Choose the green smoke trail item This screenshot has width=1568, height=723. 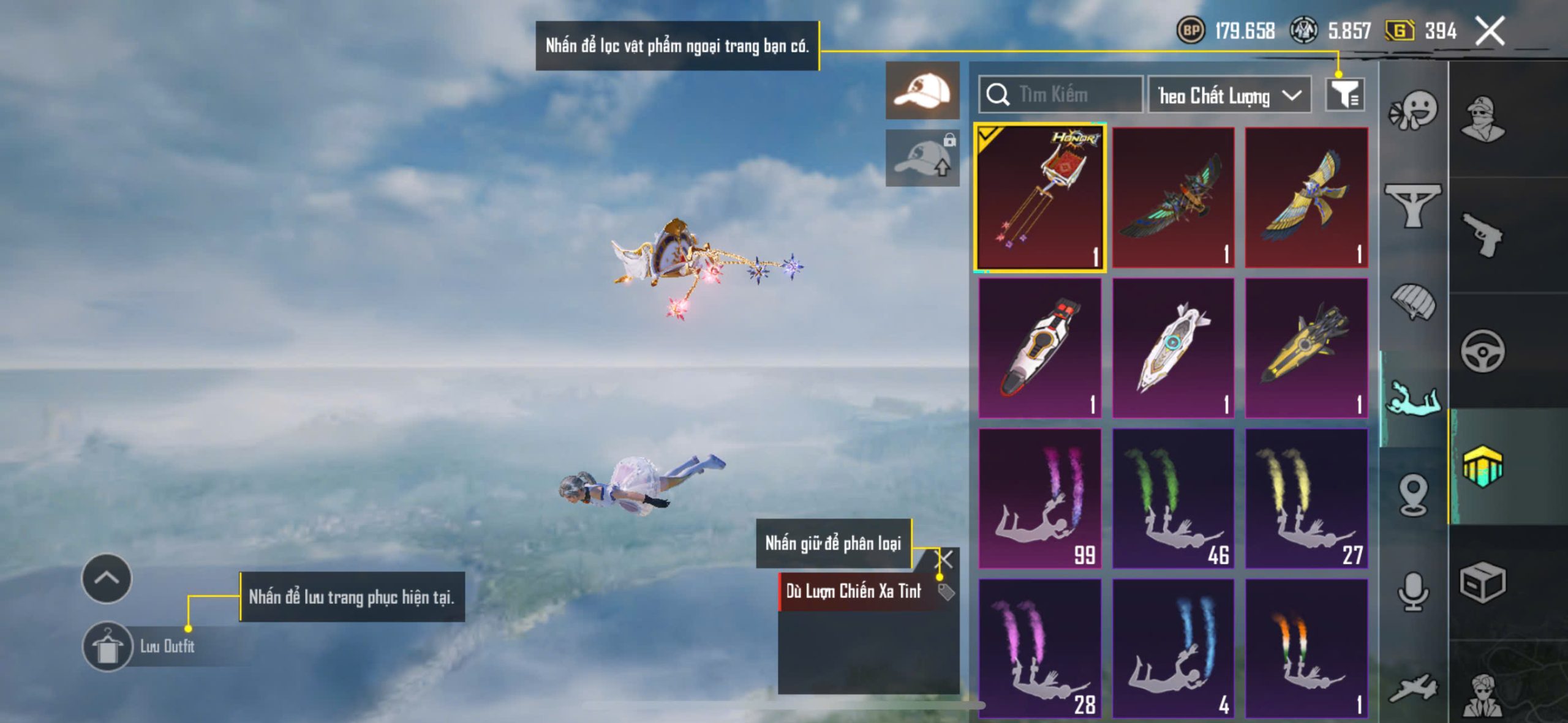click(1173, 498)
